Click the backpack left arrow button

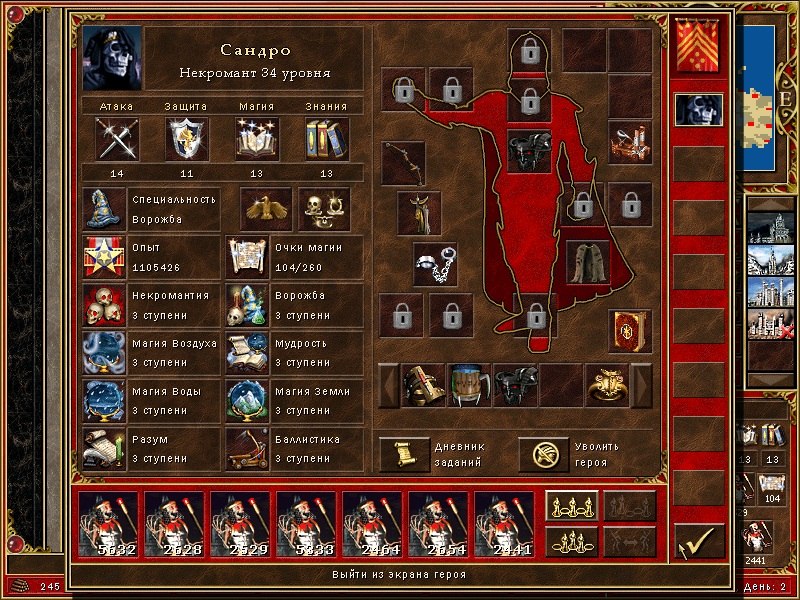pos(387,385)
